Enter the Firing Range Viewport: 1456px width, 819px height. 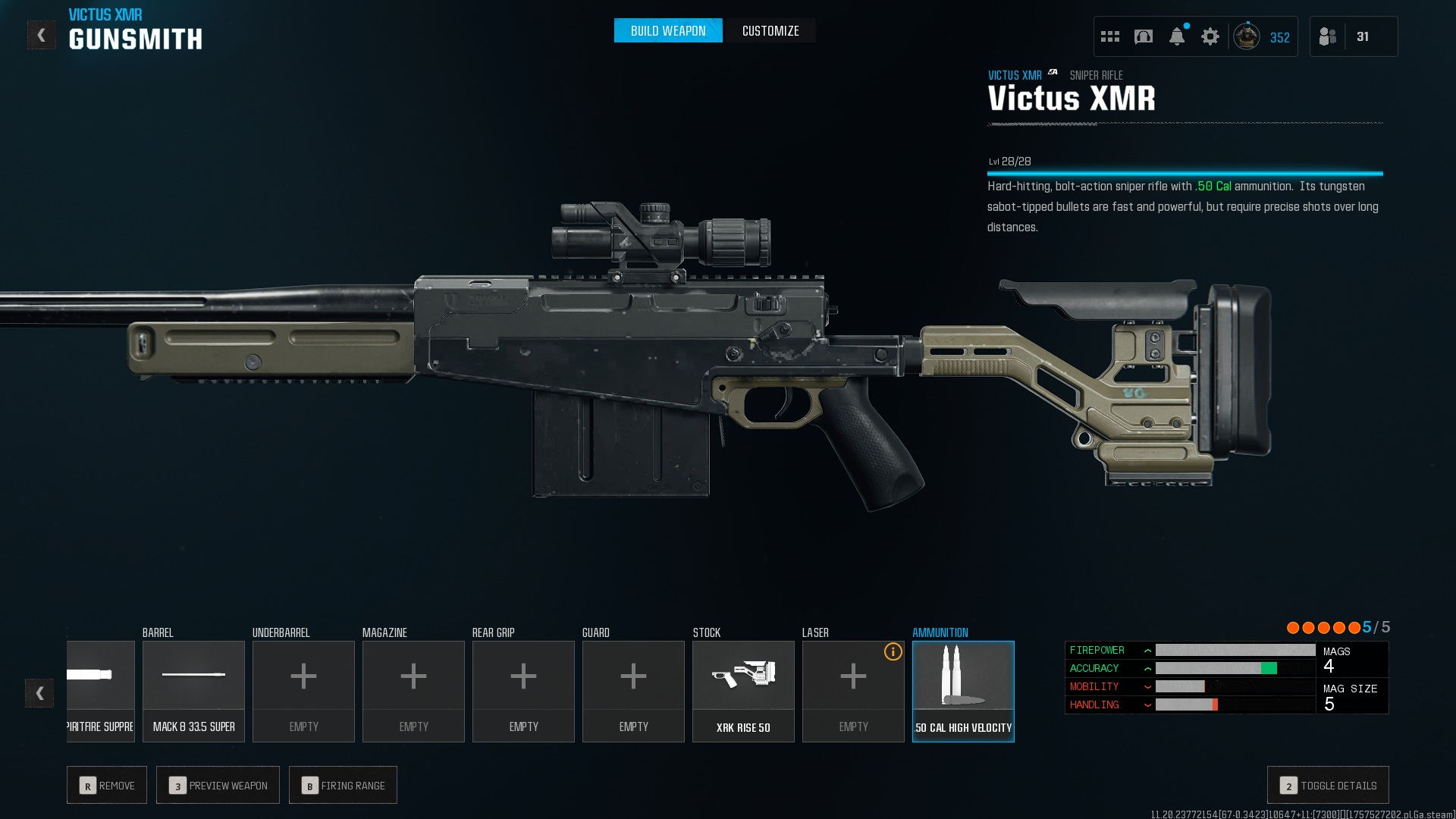coord(343,785)
